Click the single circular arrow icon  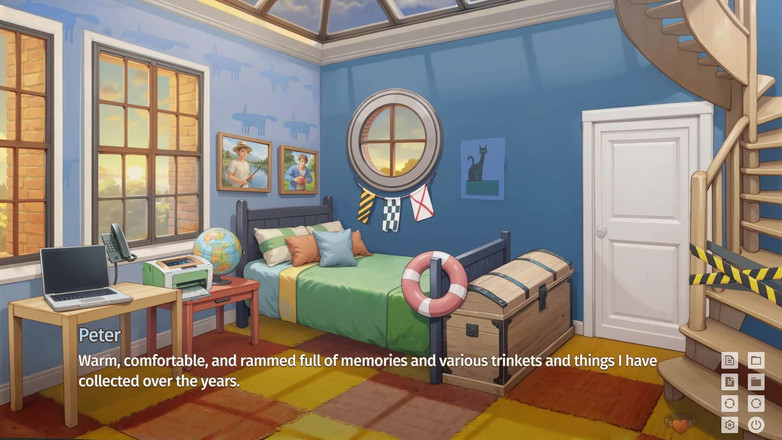756,403
